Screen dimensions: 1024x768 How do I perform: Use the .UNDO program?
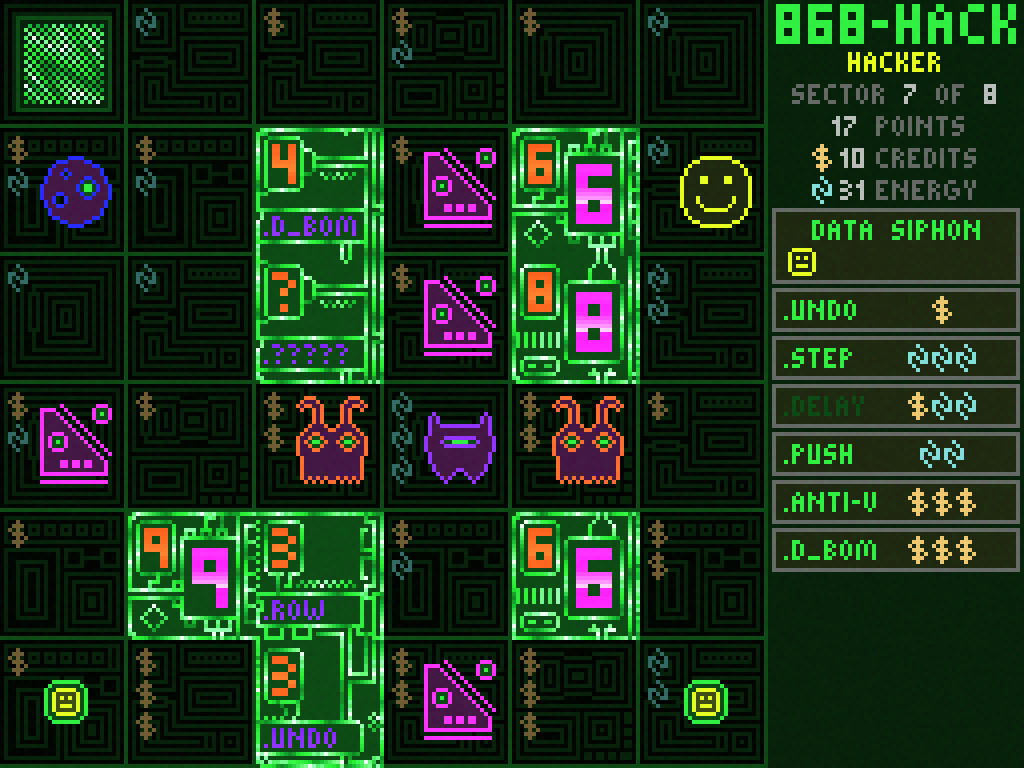[895, 310]
